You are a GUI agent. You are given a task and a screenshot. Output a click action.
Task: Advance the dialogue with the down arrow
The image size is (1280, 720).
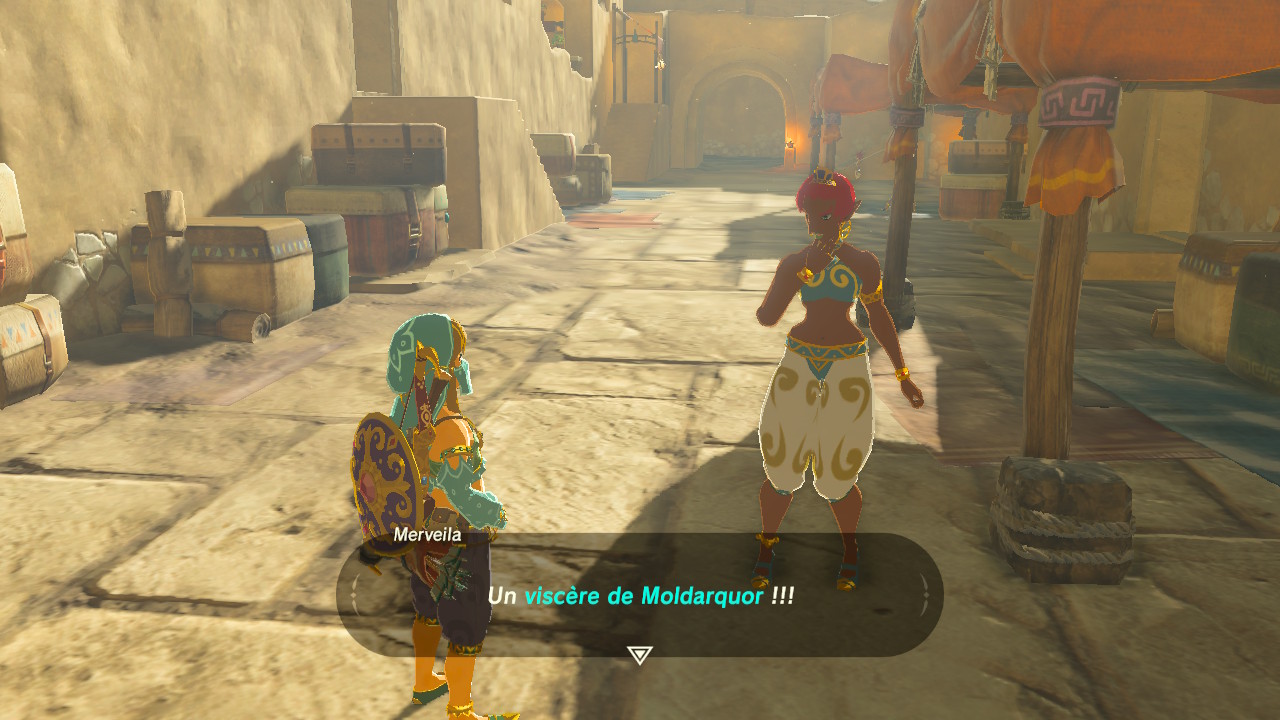[x=640, y=655]
